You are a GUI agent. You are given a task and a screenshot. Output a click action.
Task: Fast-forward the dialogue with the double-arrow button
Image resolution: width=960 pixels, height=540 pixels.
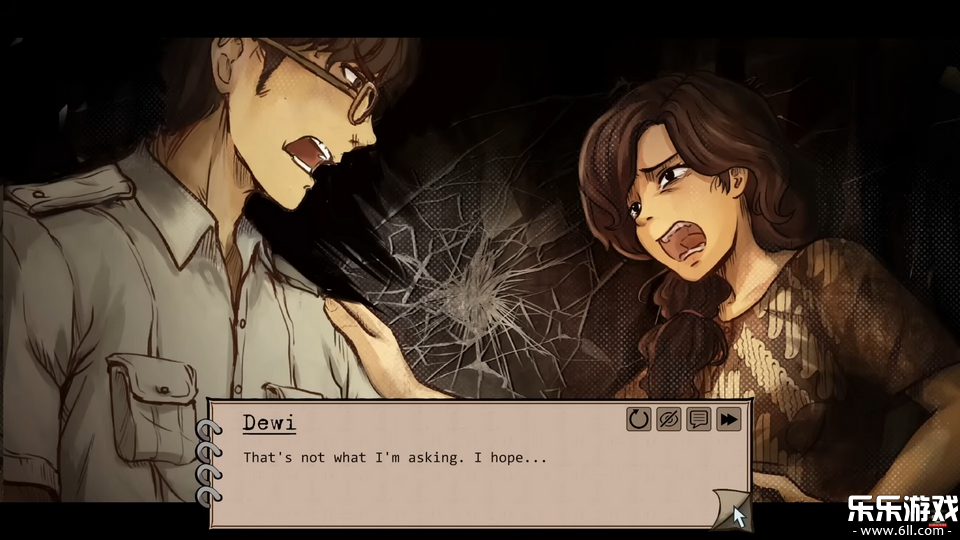729,419
